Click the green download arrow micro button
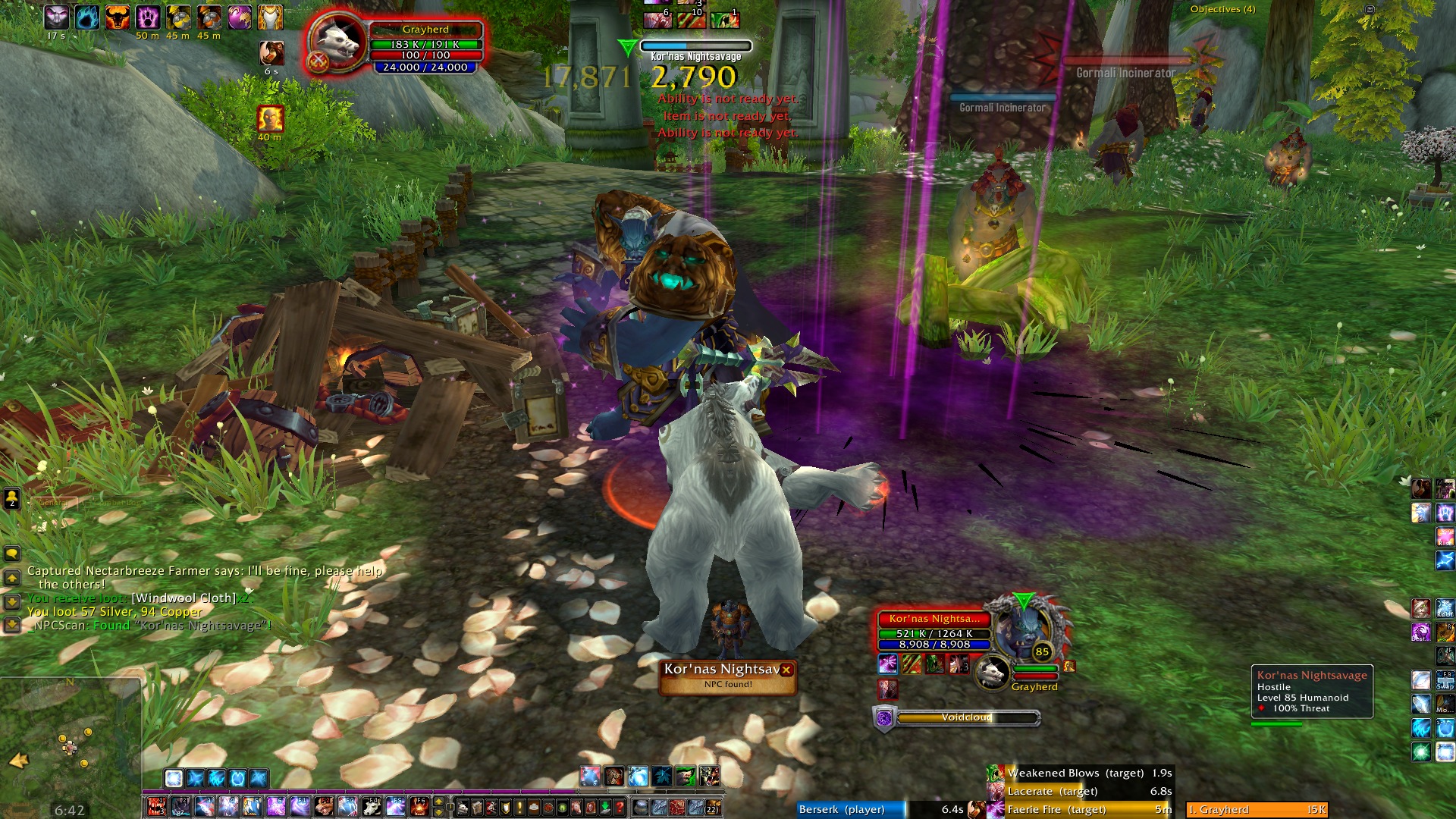The width and height of the screenshot is (1456, 819). (x=606, y=807)
